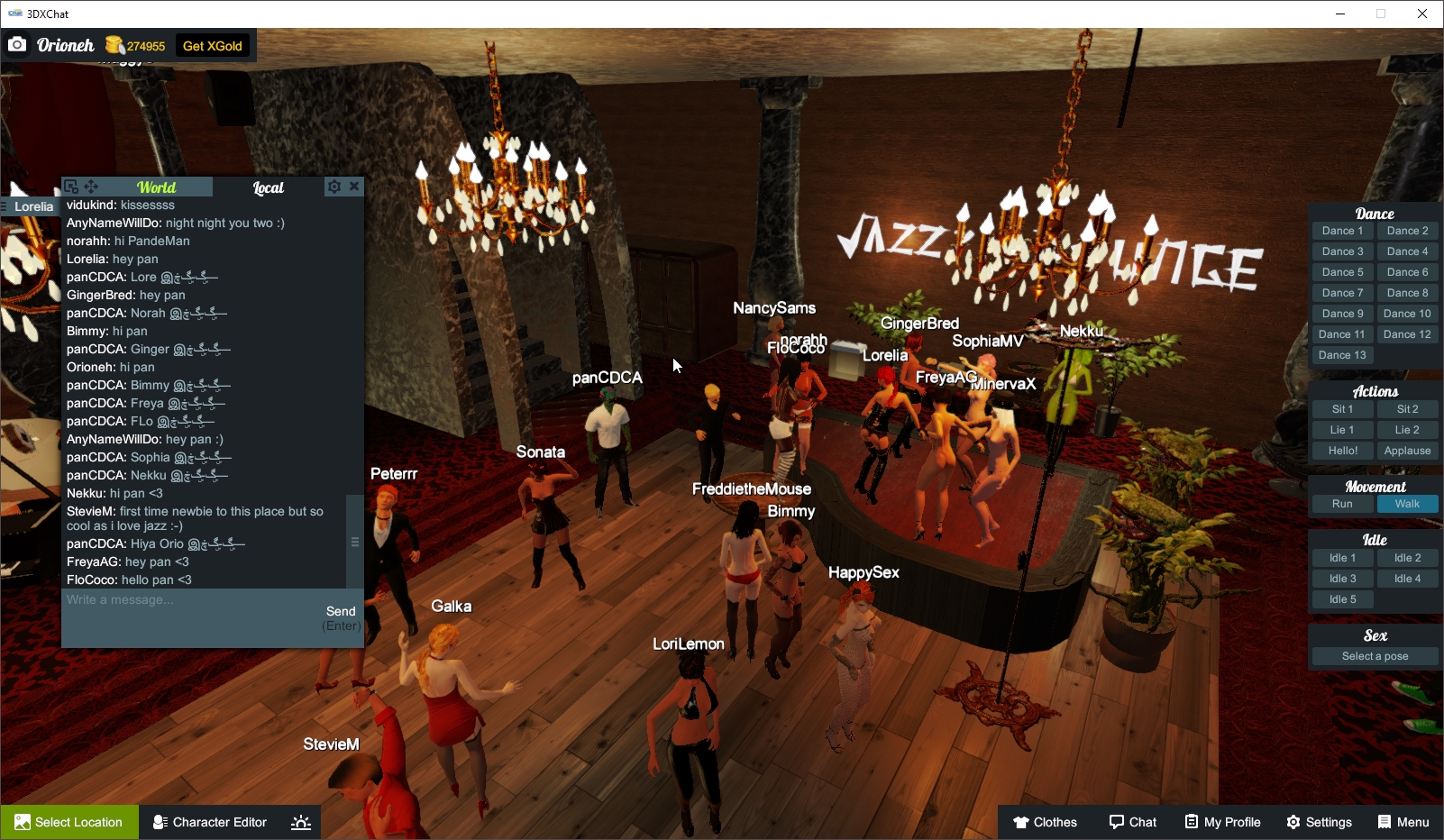Open Select Location screen
1444x840 pixels.
coord(69,822)
